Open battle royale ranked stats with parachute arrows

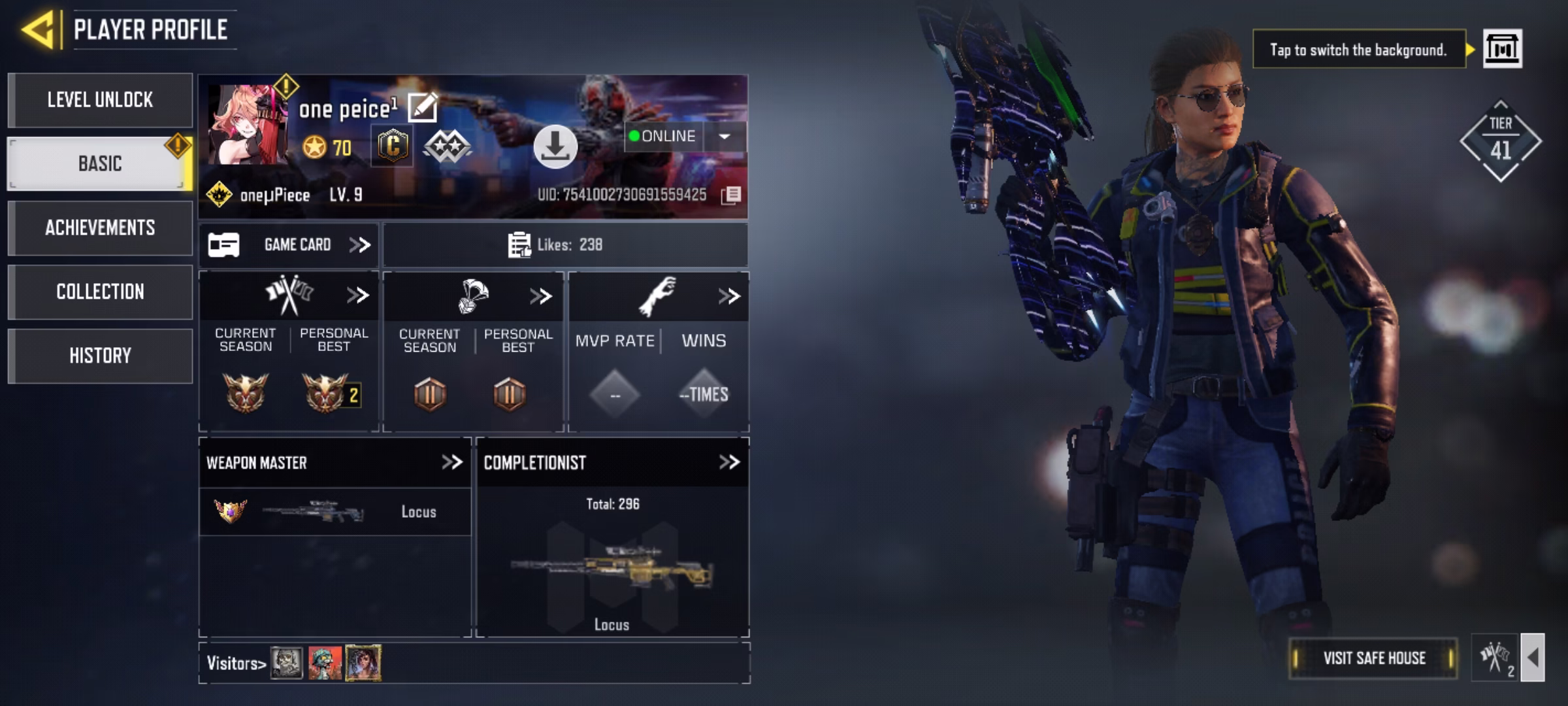pos(541,297)
